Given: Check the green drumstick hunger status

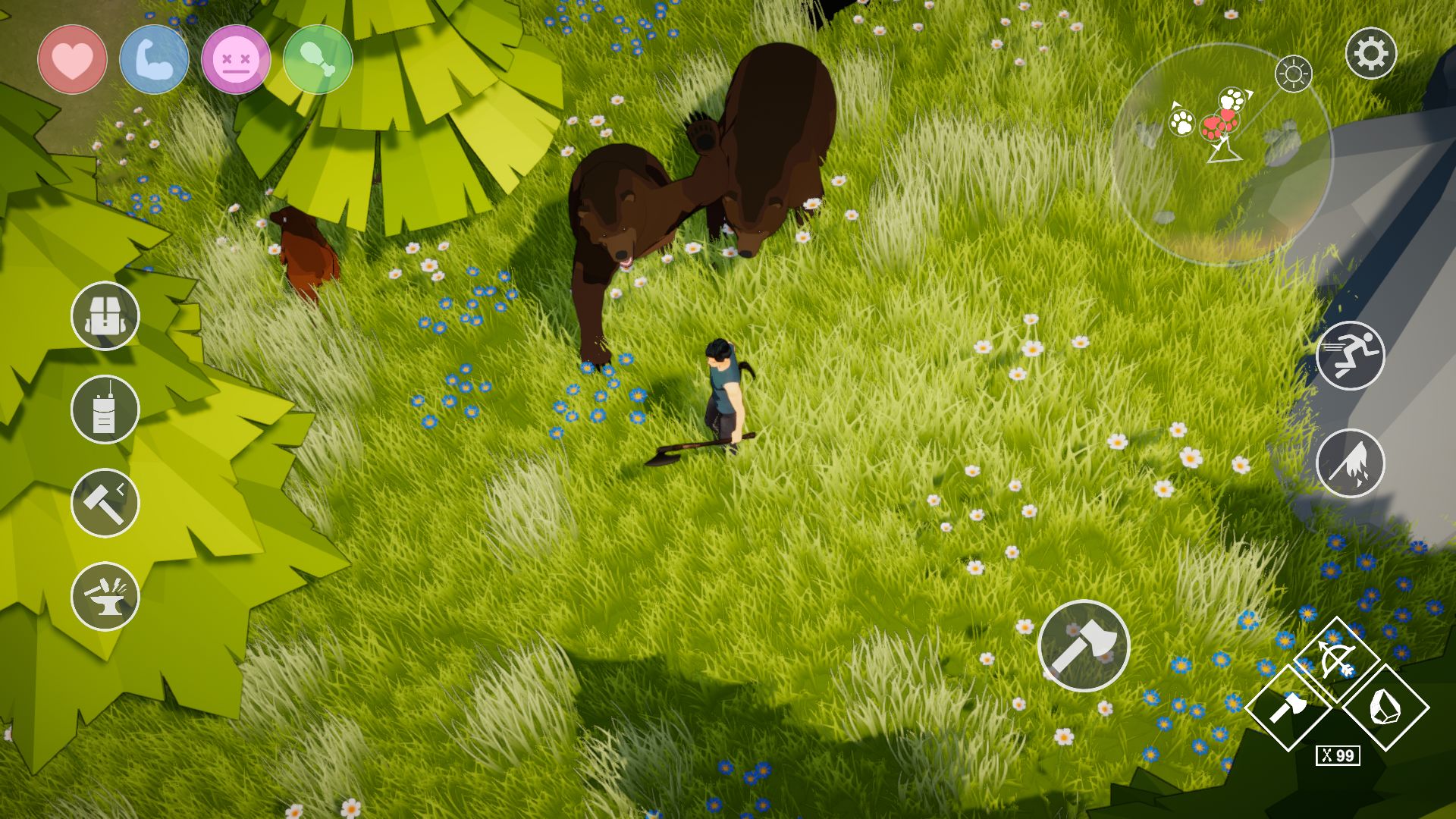Looking at the screenshot, I should point(318,59).
